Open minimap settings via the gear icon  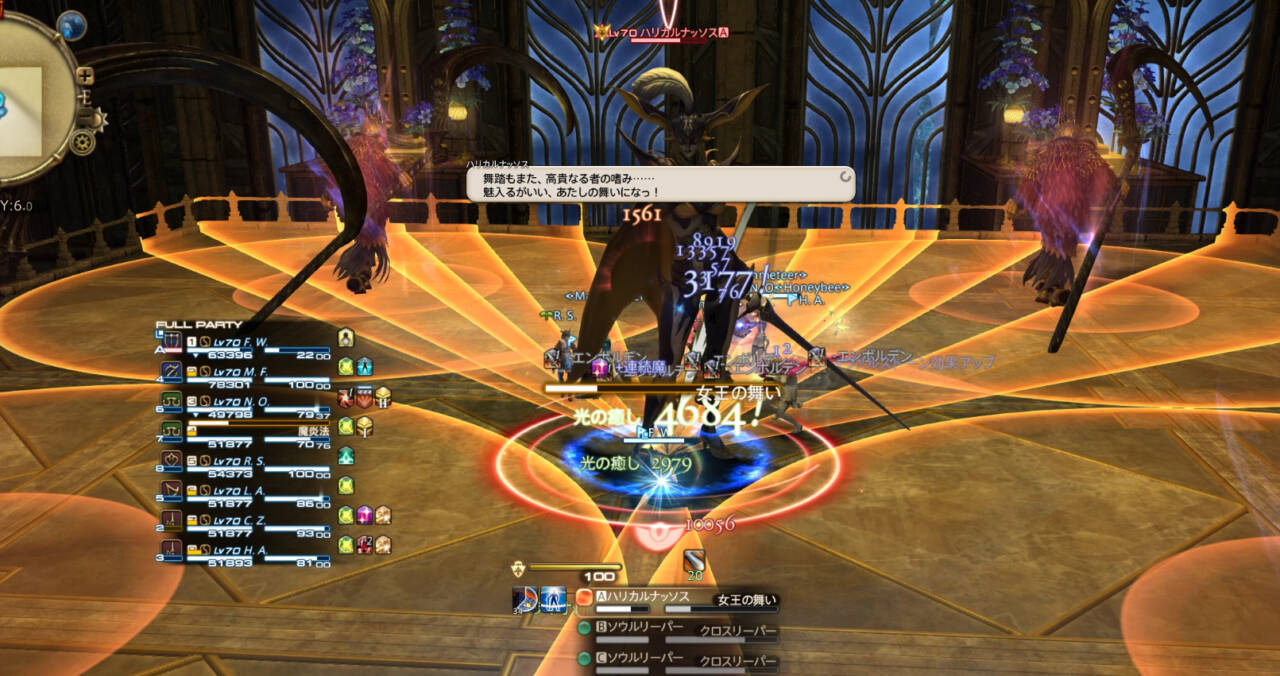coord(82,142)
